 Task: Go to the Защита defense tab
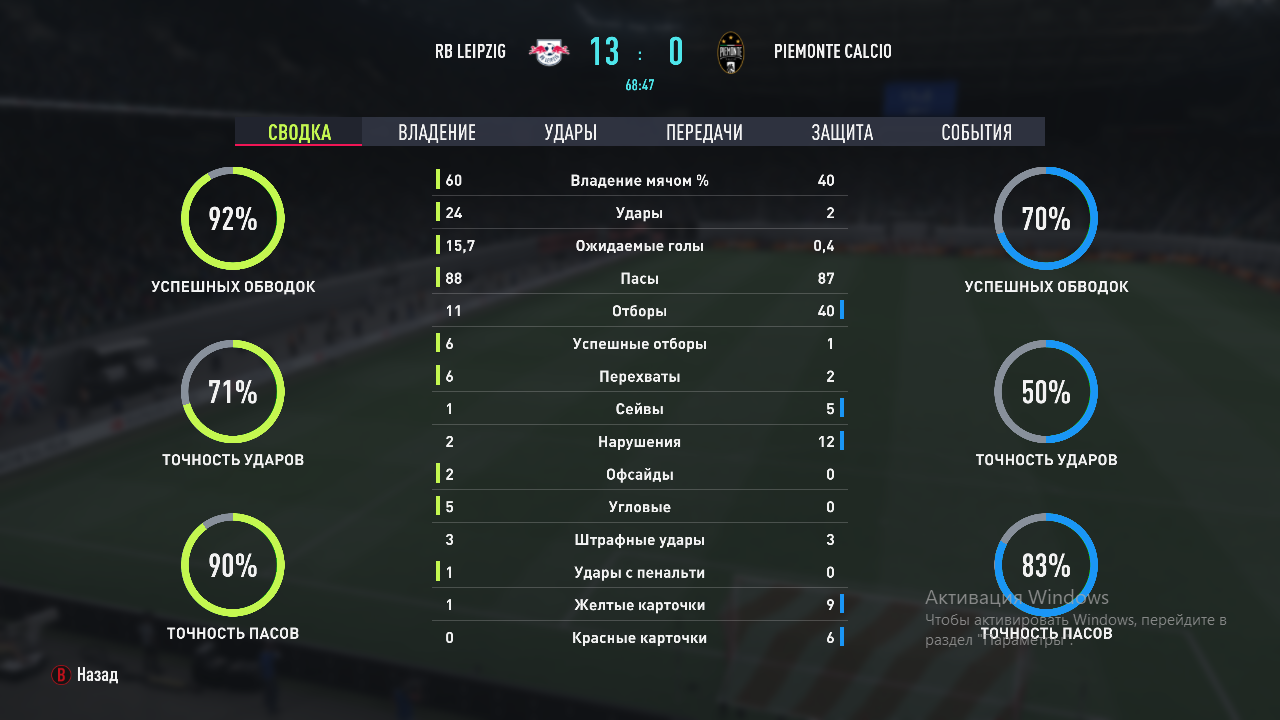pos(842,132)
